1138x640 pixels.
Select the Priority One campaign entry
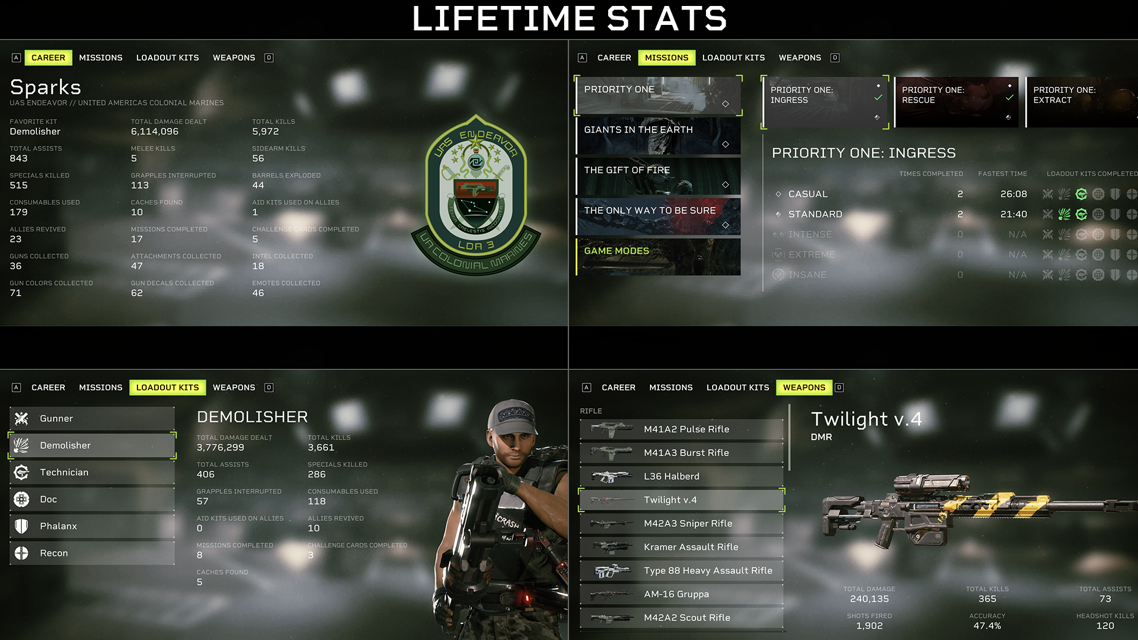click(x=658, y=95)
